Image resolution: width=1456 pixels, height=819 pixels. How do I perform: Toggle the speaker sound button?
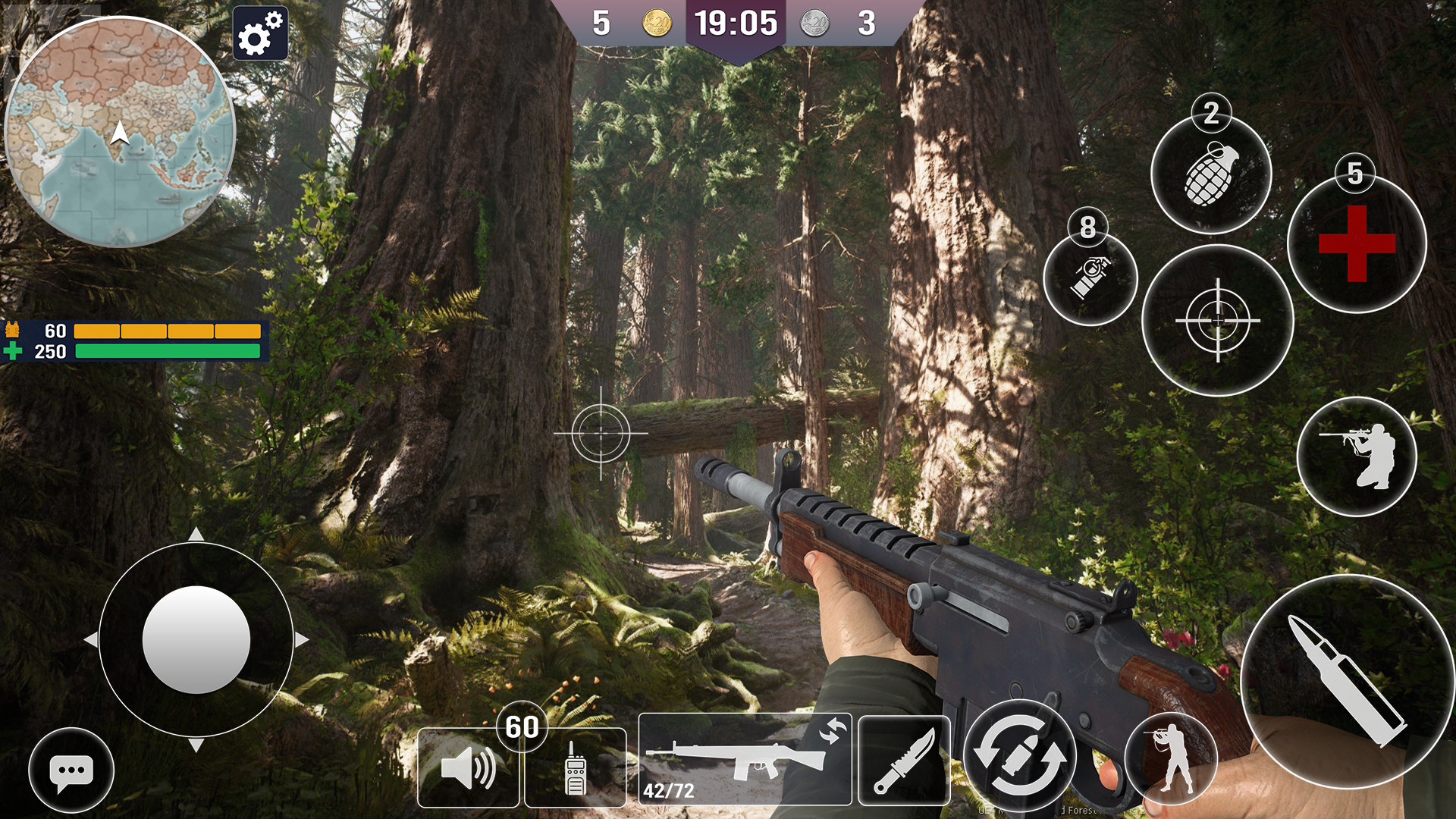coord(468,767)
